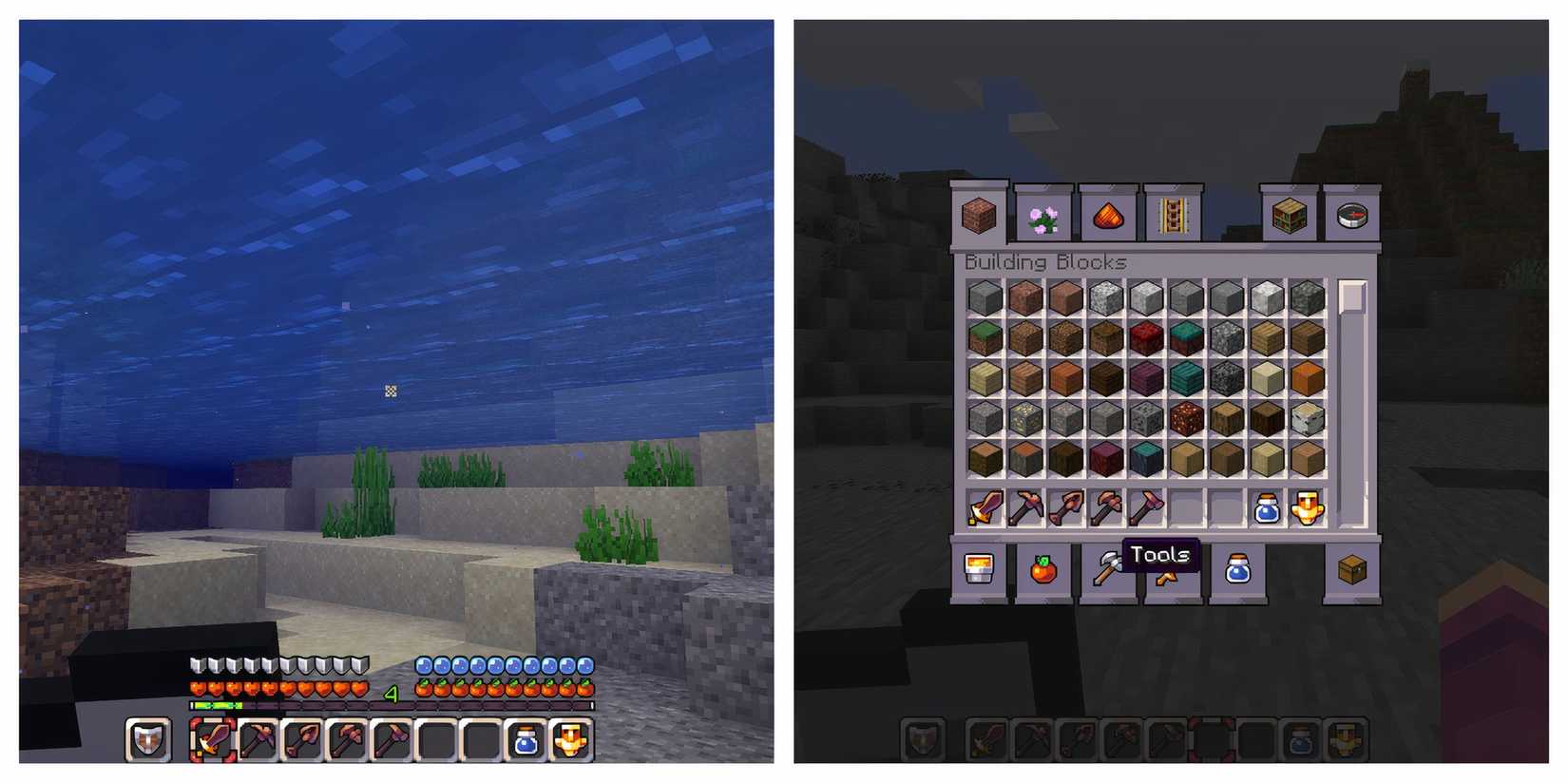The width and height of the screenshot is (1568, 783).
Task: Select the netherite pickaxe item
Action: point(1024,508)
